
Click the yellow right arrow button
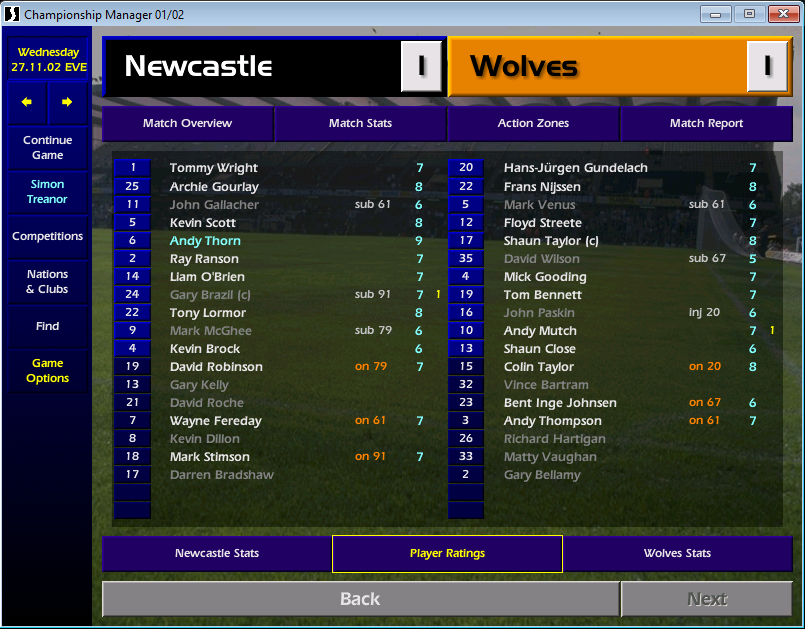pos(67,102)
